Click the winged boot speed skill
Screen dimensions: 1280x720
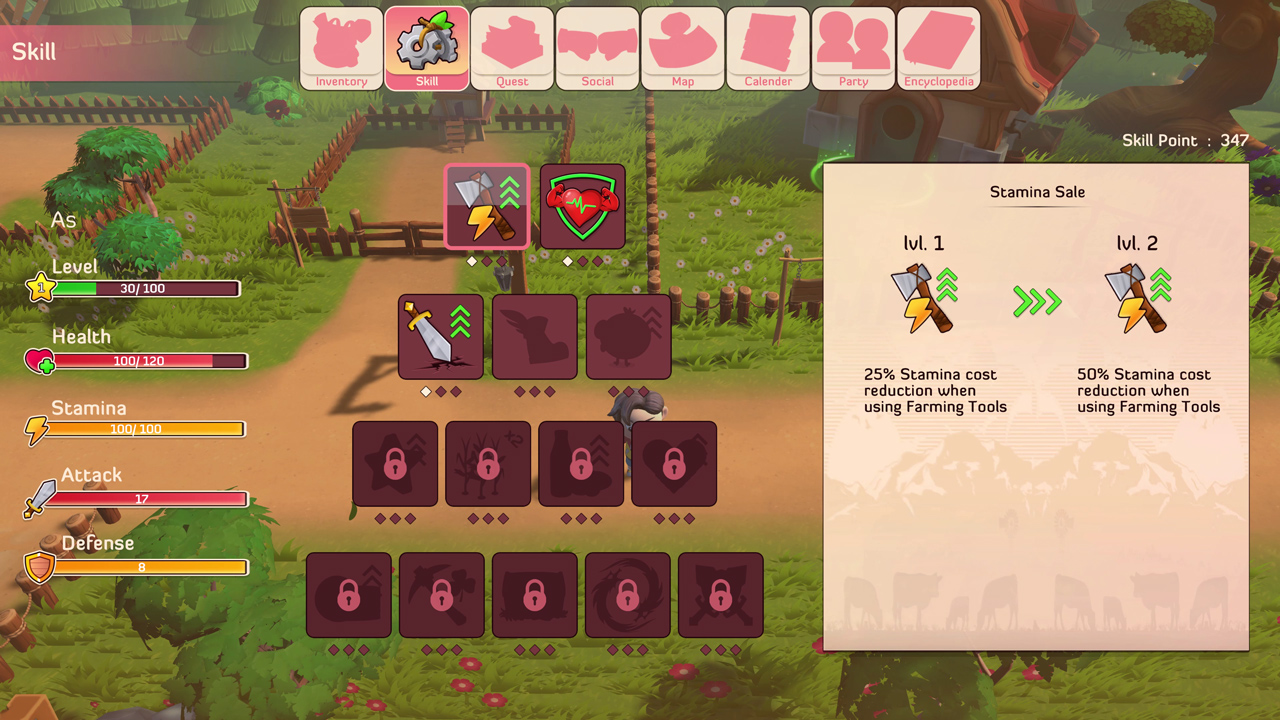point(534,336)
